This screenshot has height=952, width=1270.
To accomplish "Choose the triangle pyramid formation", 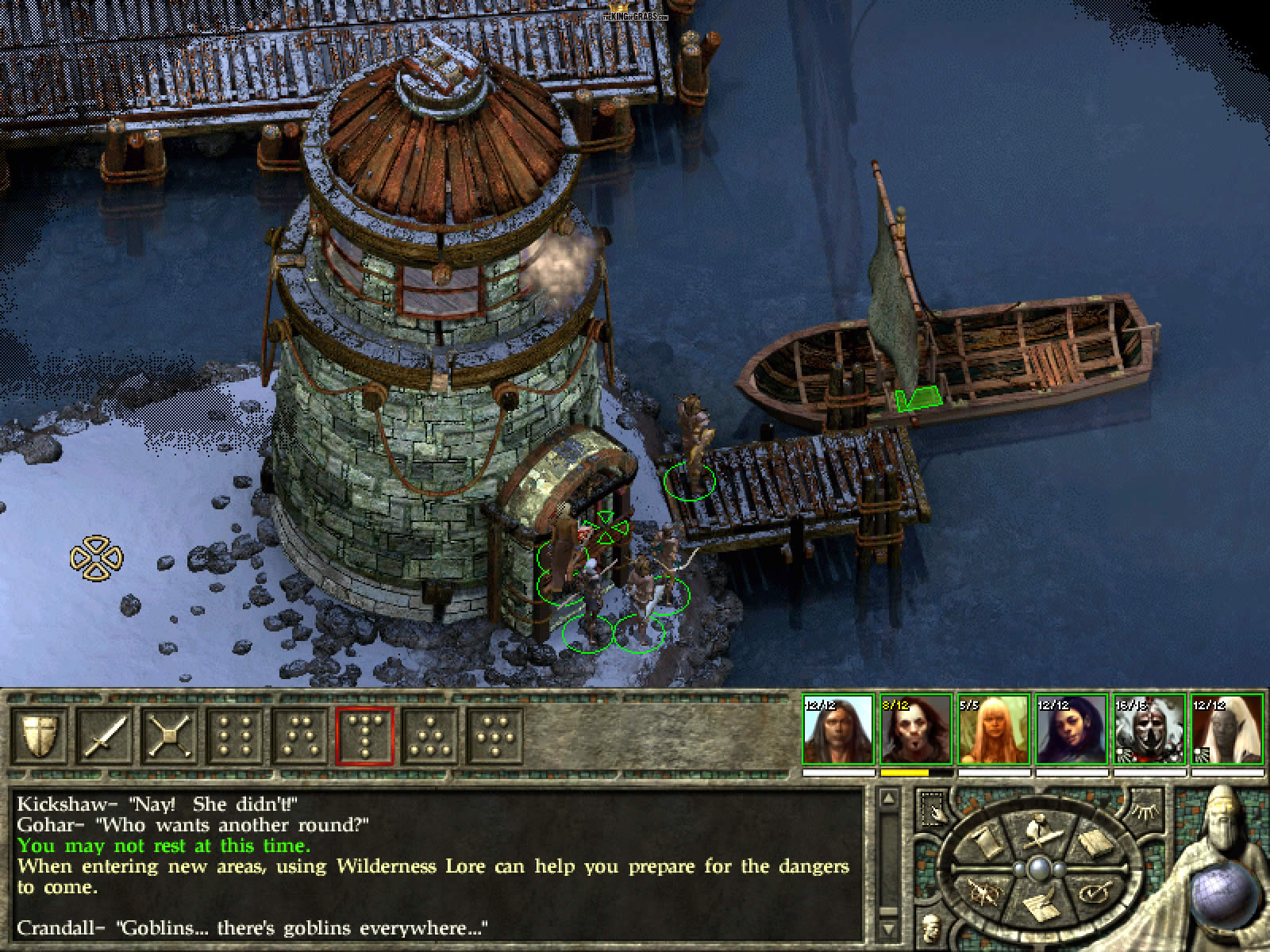I will [x=429, y=736].
